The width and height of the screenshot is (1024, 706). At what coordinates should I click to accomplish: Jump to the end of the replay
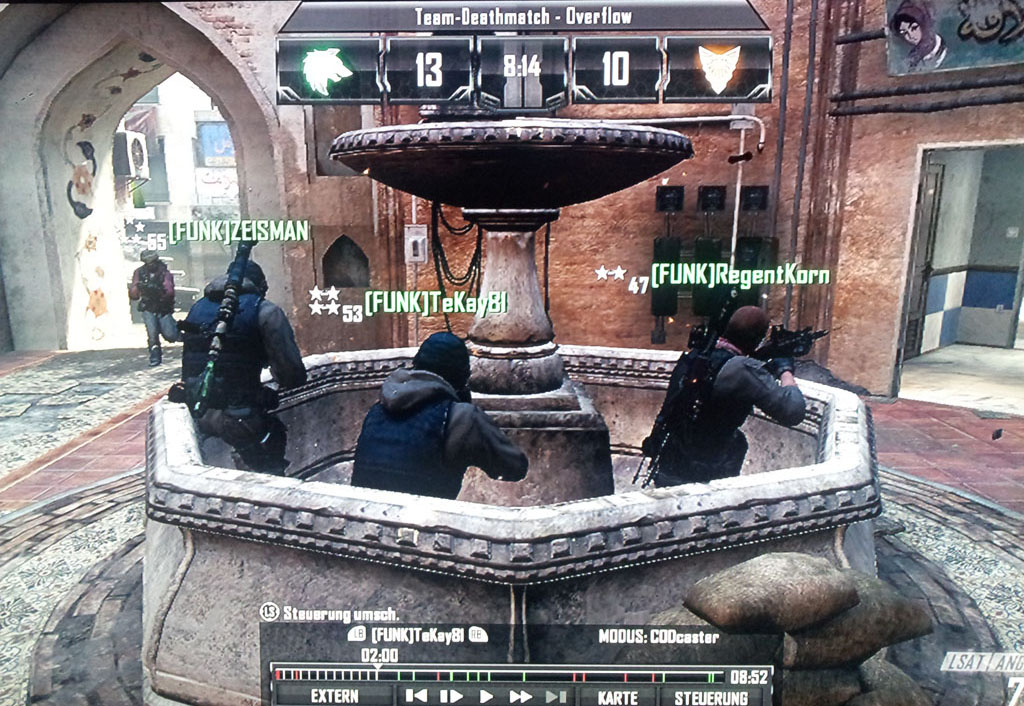(556, 697)
